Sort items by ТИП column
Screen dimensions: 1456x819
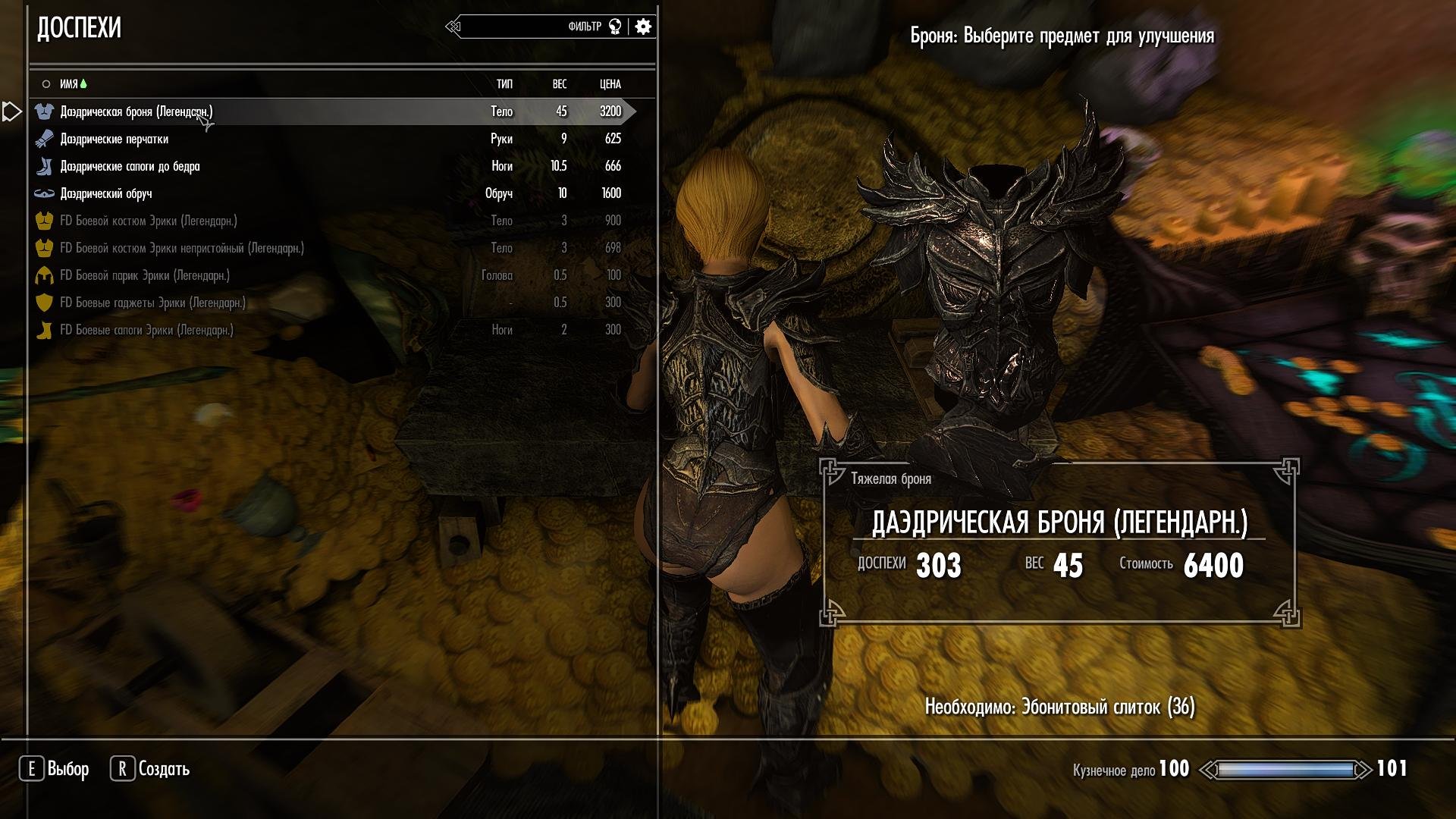[504, 84]
